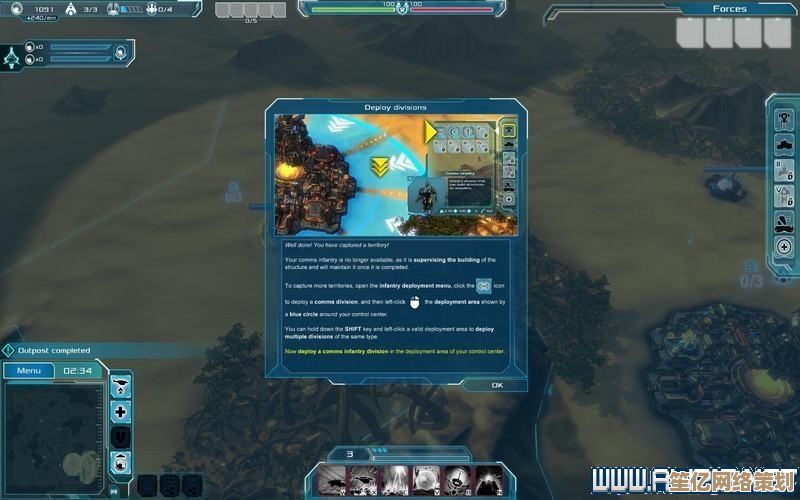Open the Menu button above the minimap
The width and height of the screenshot is (800, 500).
click(x=27, y=370)
